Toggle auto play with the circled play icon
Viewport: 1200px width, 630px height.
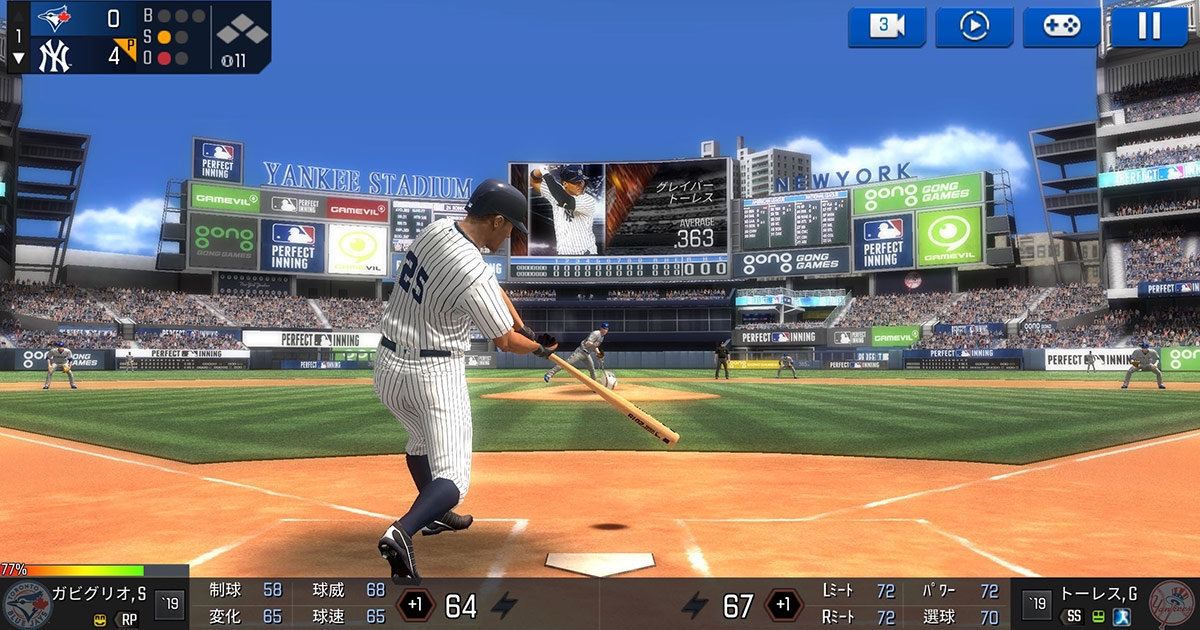pyautogui.click(x=974, y=26)
